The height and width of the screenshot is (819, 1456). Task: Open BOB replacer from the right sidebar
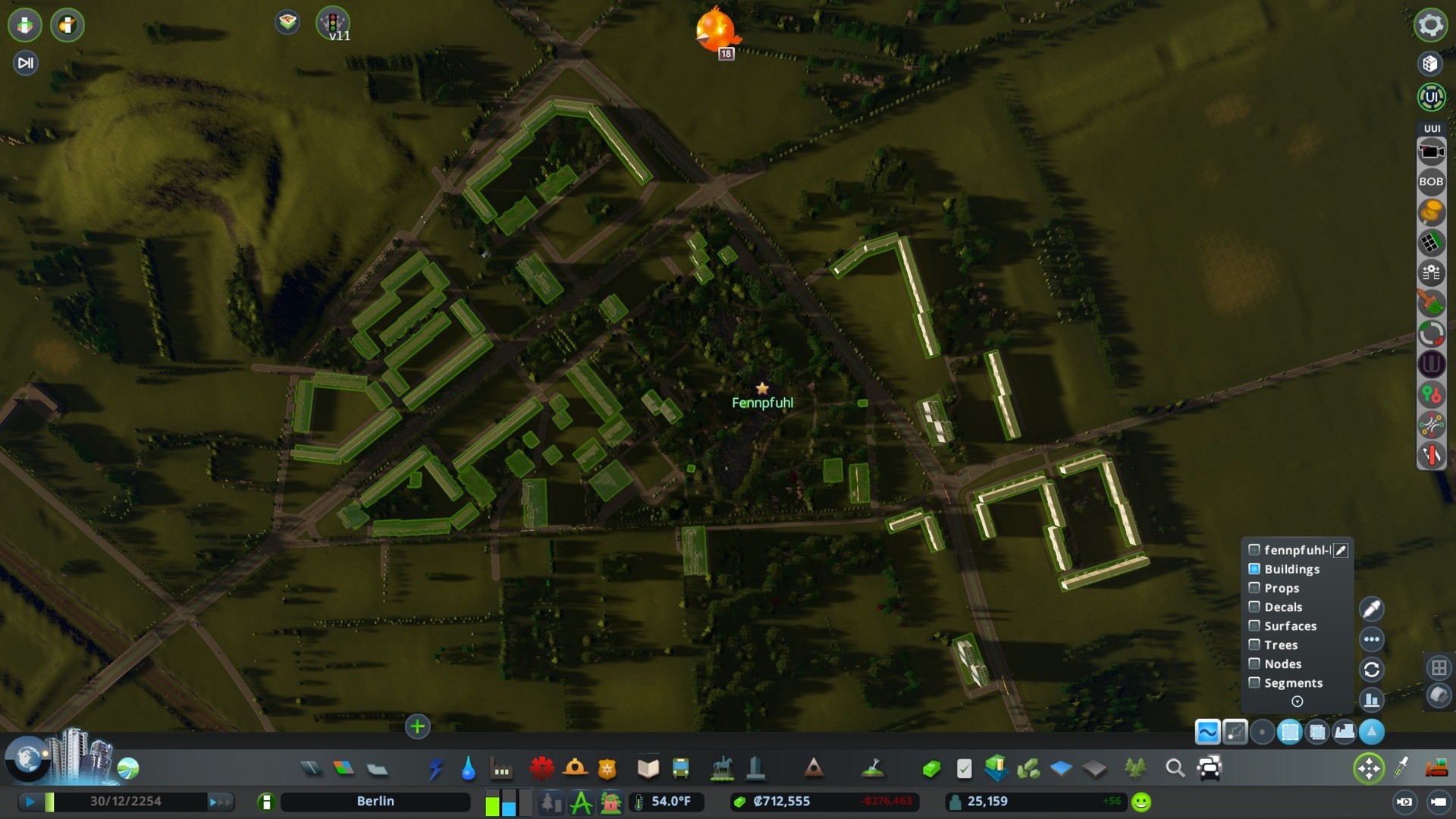click(1432, 181)
